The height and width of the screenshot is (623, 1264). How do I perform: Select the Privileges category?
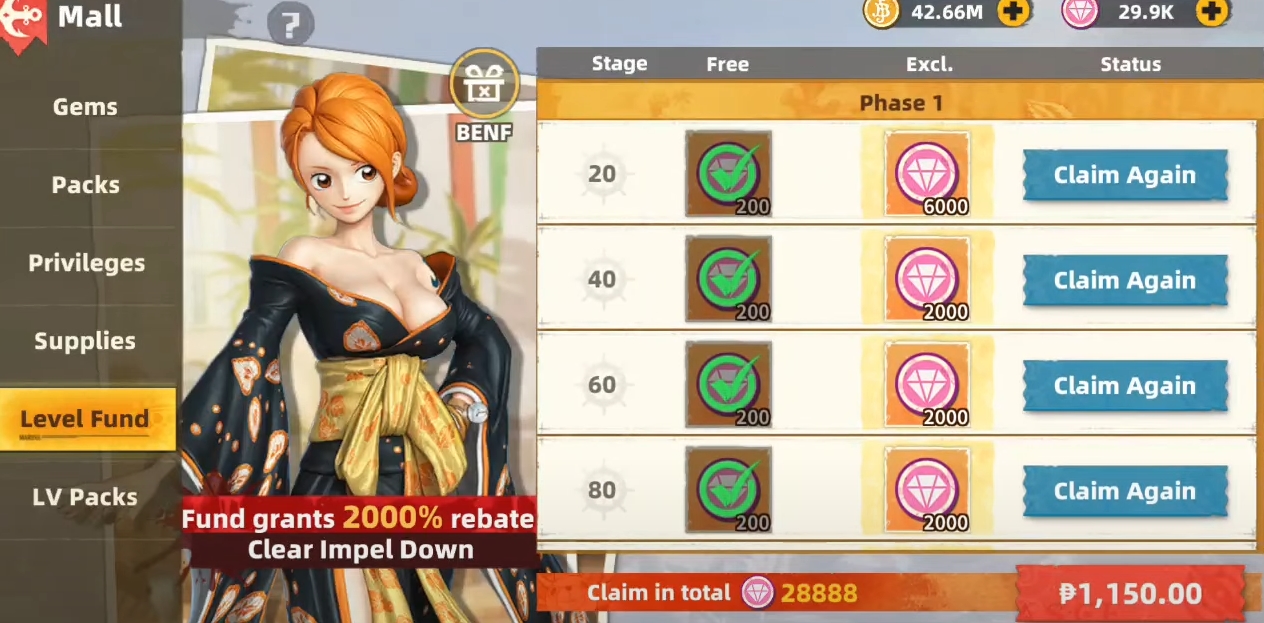86,263
